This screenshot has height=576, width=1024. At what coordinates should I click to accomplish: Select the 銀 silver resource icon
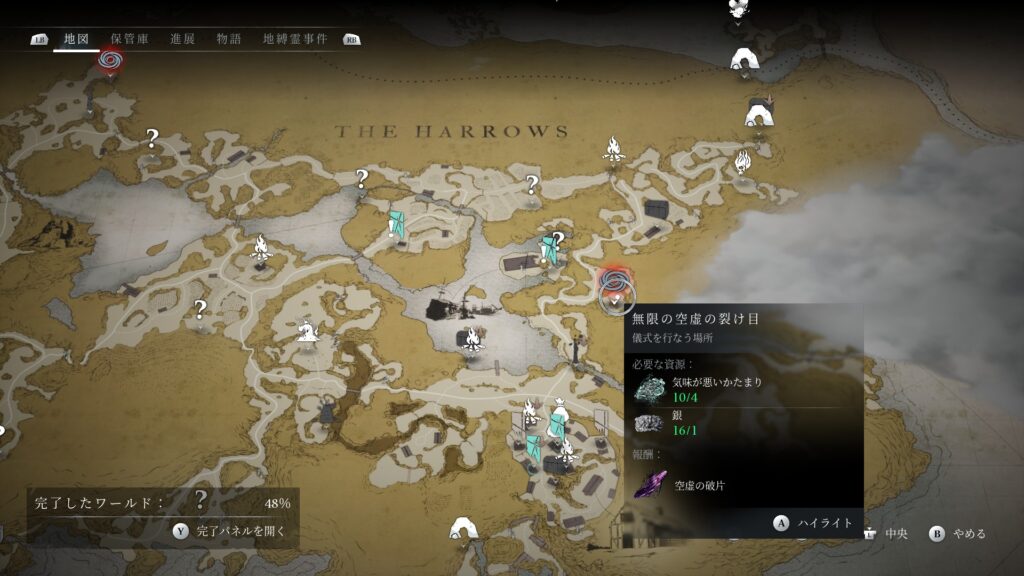[x=649, y=423]
